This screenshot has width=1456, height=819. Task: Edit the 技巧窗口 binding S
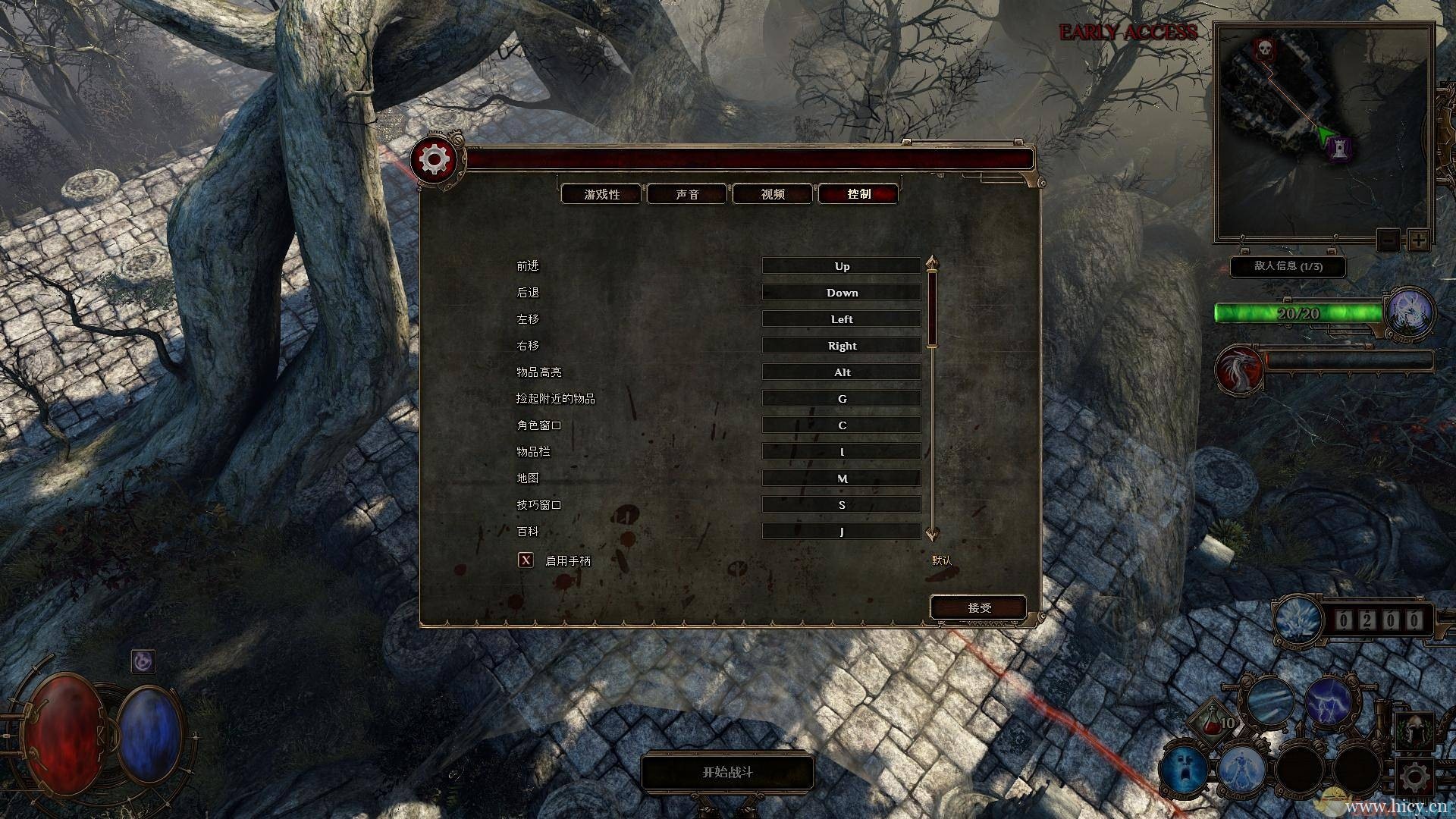[841, 505]
